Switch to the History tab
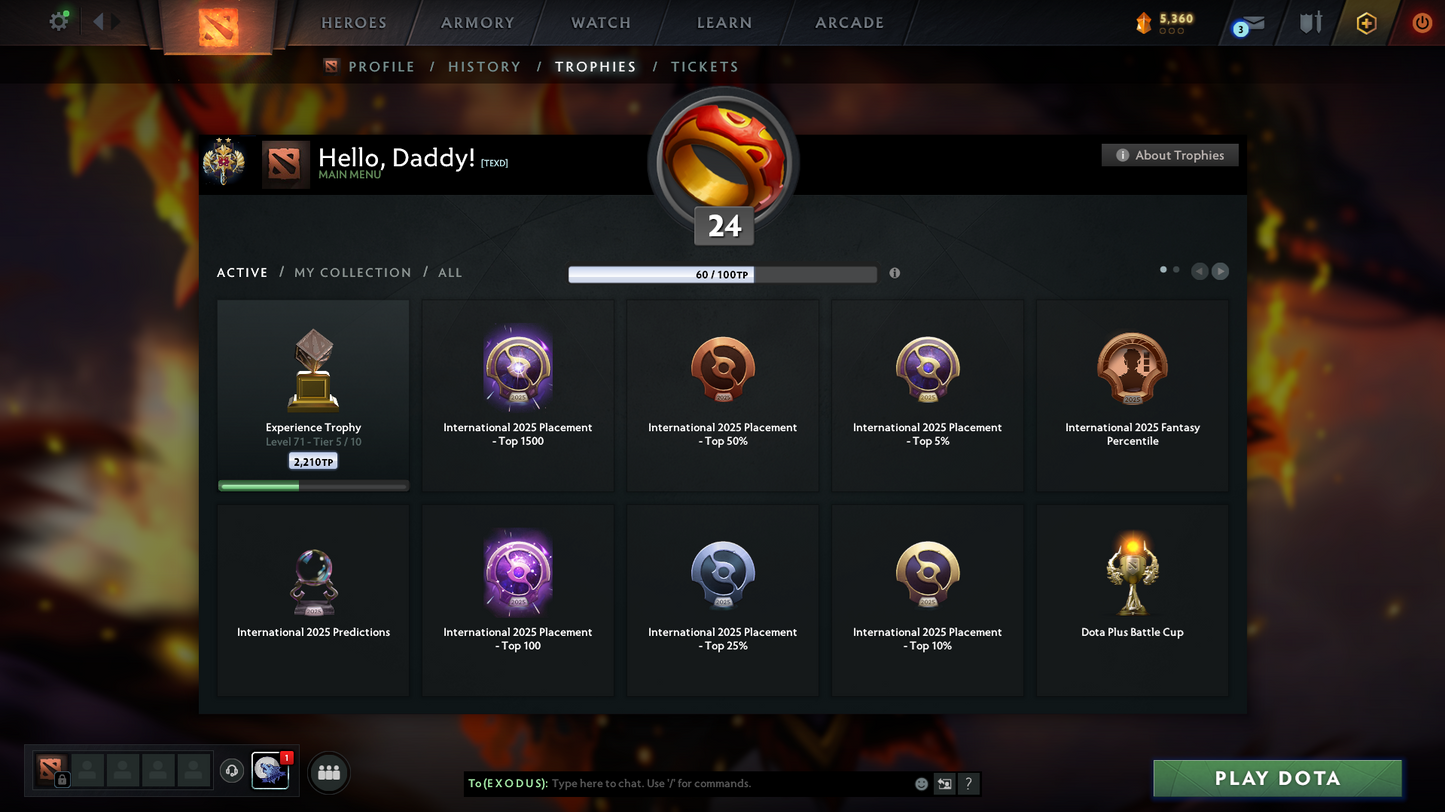 pyautogui.click(x=484, y=67)
